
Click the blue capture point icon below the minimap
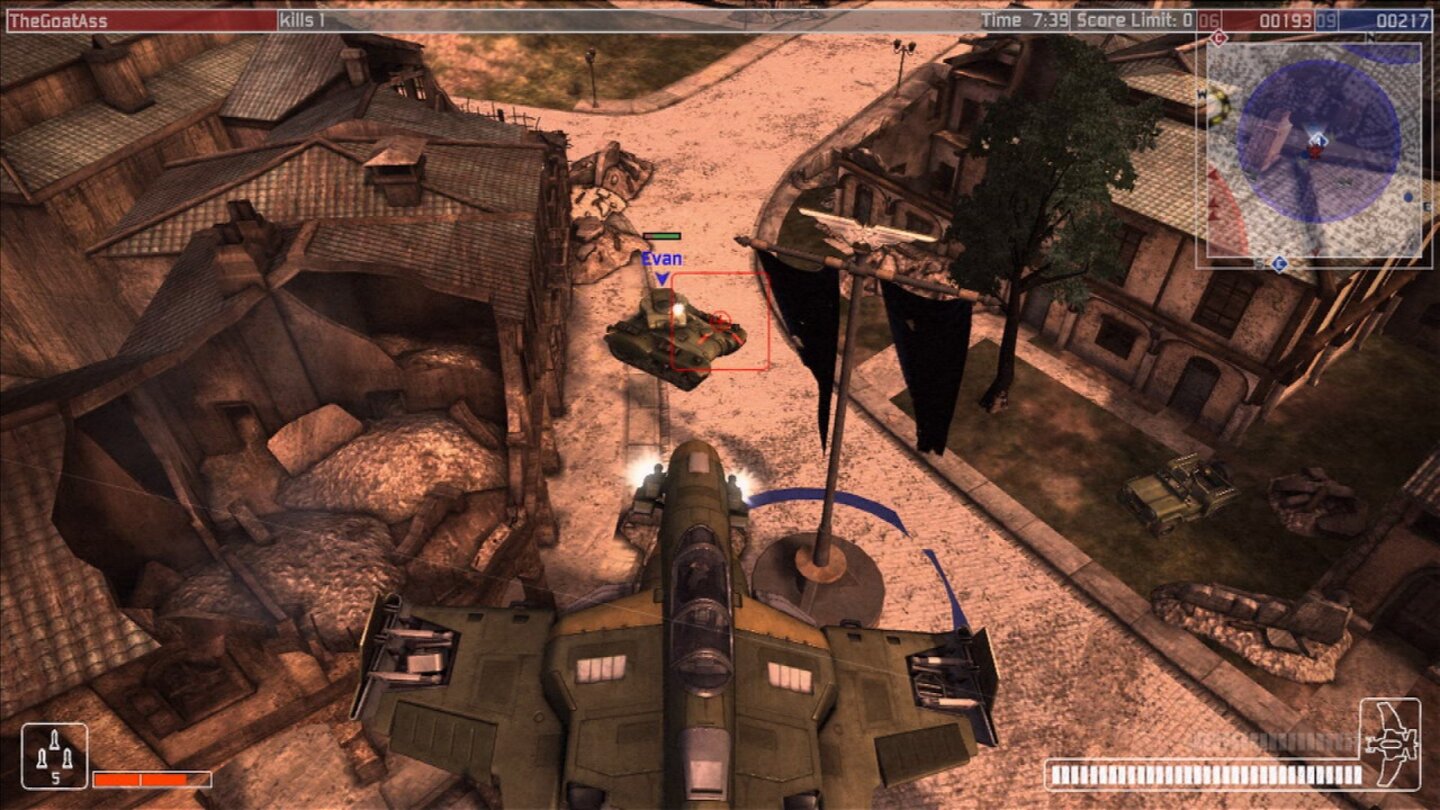(x=1278, y=262)
